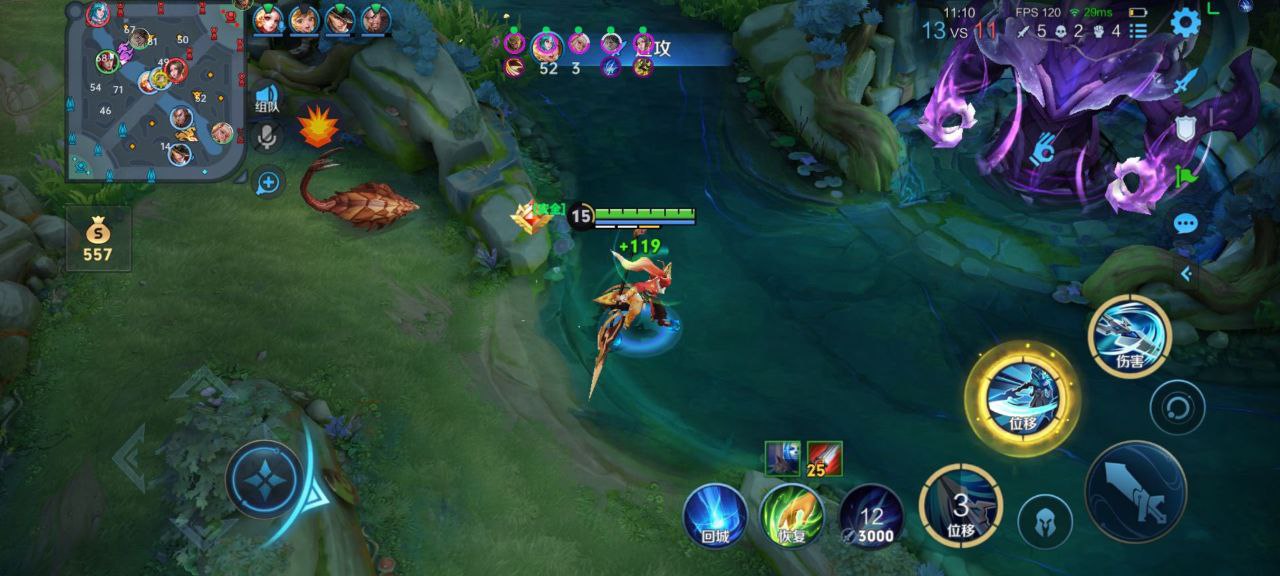Activate the 回城 recall ability
This screenshot has height=576, width=1280.
[715, 515]
